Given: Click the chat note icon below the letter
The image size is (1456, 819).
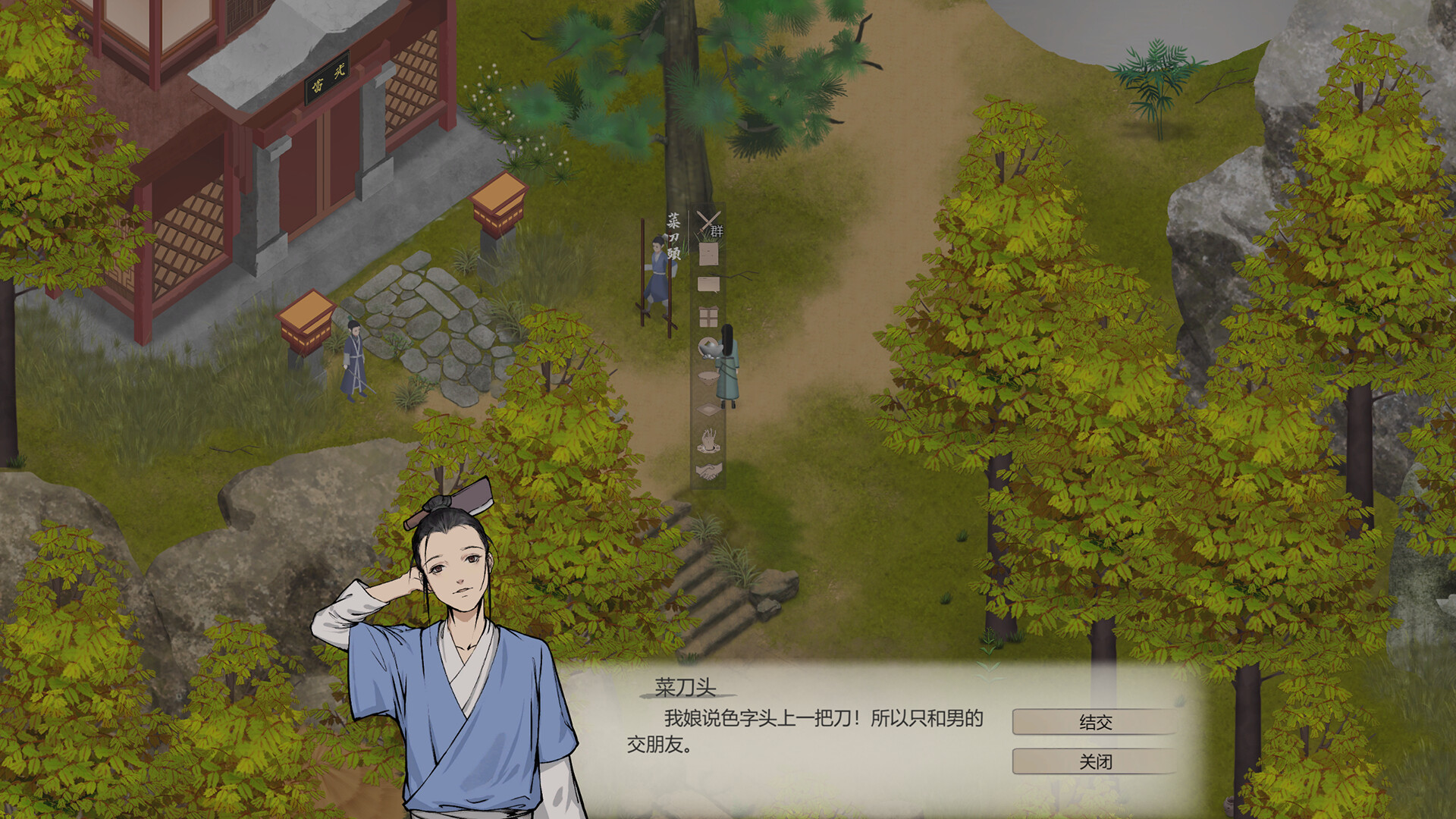Looking at the screenshot, I should (x=708, y=284).
